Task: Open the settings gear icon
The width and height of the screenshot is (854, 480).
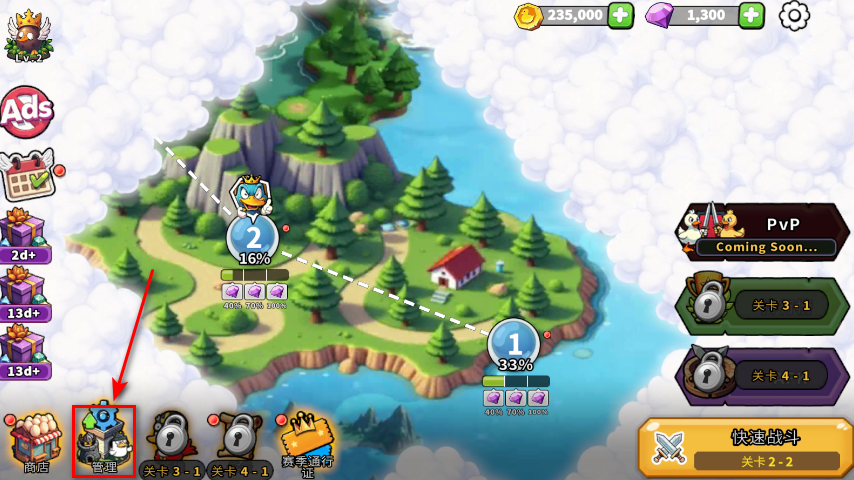Action: coord(794,15)
